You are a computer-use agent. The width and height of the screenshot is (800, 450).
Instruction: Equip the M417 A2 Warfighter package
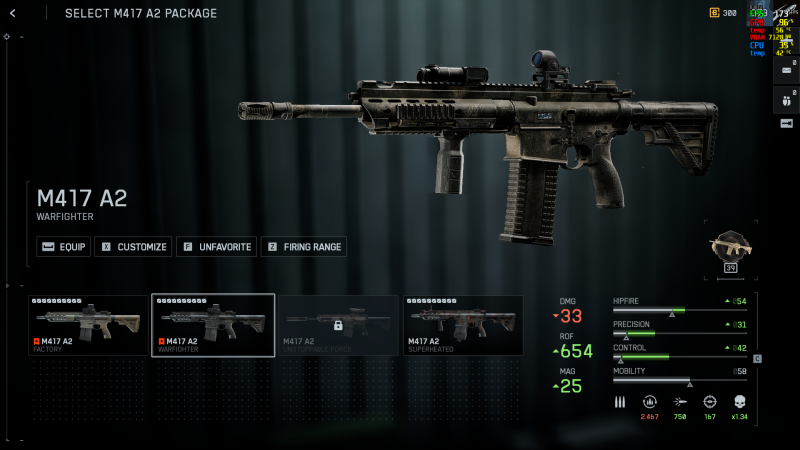[x=63, y=247]
